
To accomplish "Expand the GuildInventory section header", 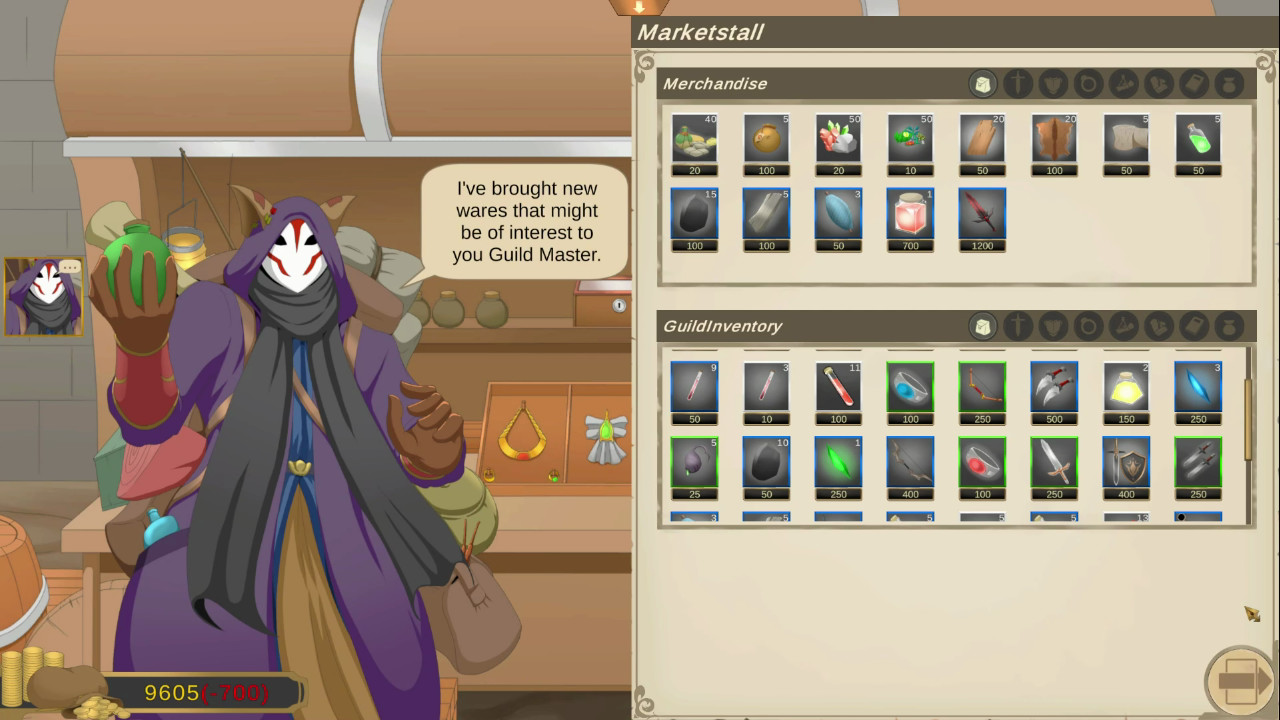I will click(722, 326).
